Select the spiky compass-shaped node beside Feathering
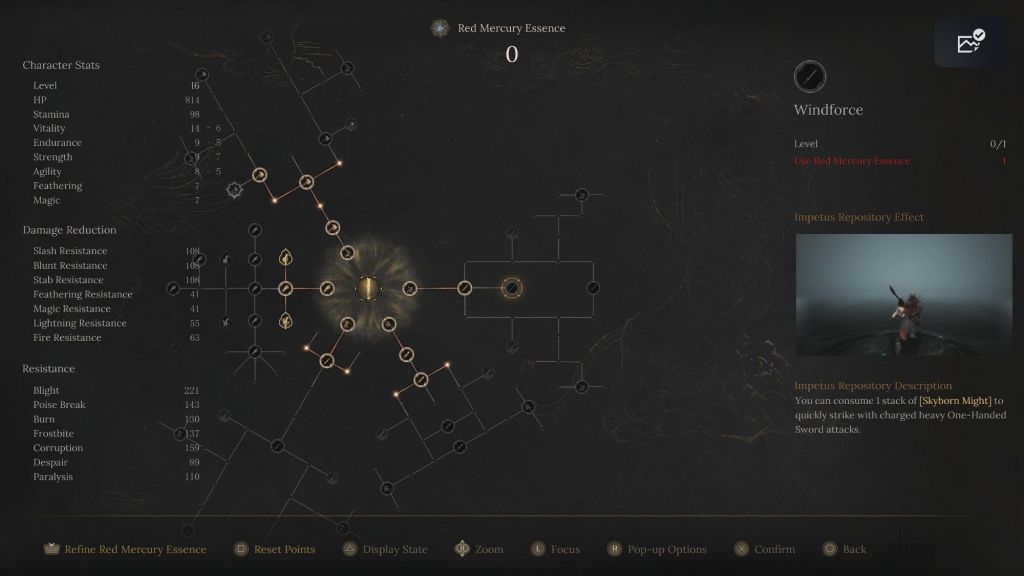 tap(235, 189)
